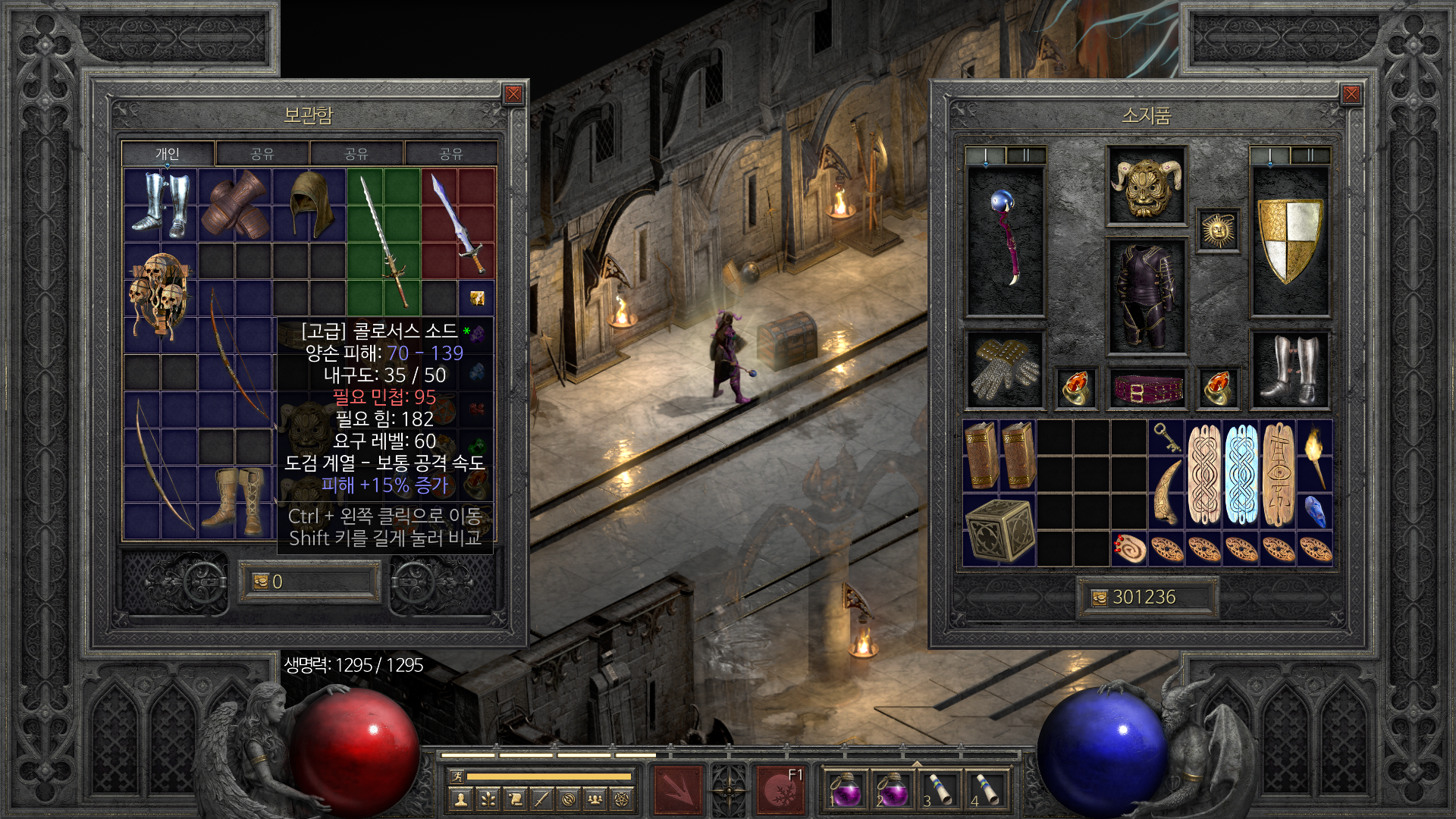Use the first purple potion belt slot
This screenshot has width=1456, height=819.
point(846,790)
